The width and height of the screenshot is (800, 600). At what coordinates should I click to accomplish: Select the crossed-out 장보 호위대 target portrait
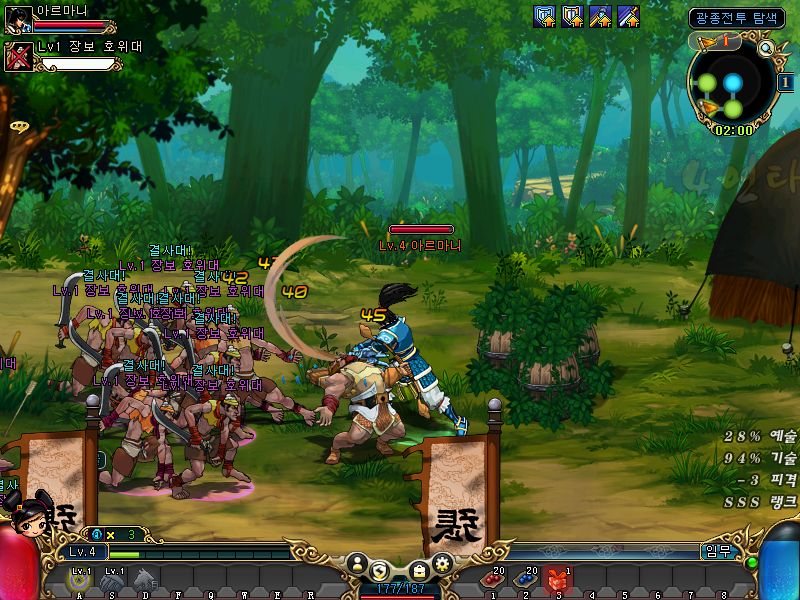click(x=18, y=56)
